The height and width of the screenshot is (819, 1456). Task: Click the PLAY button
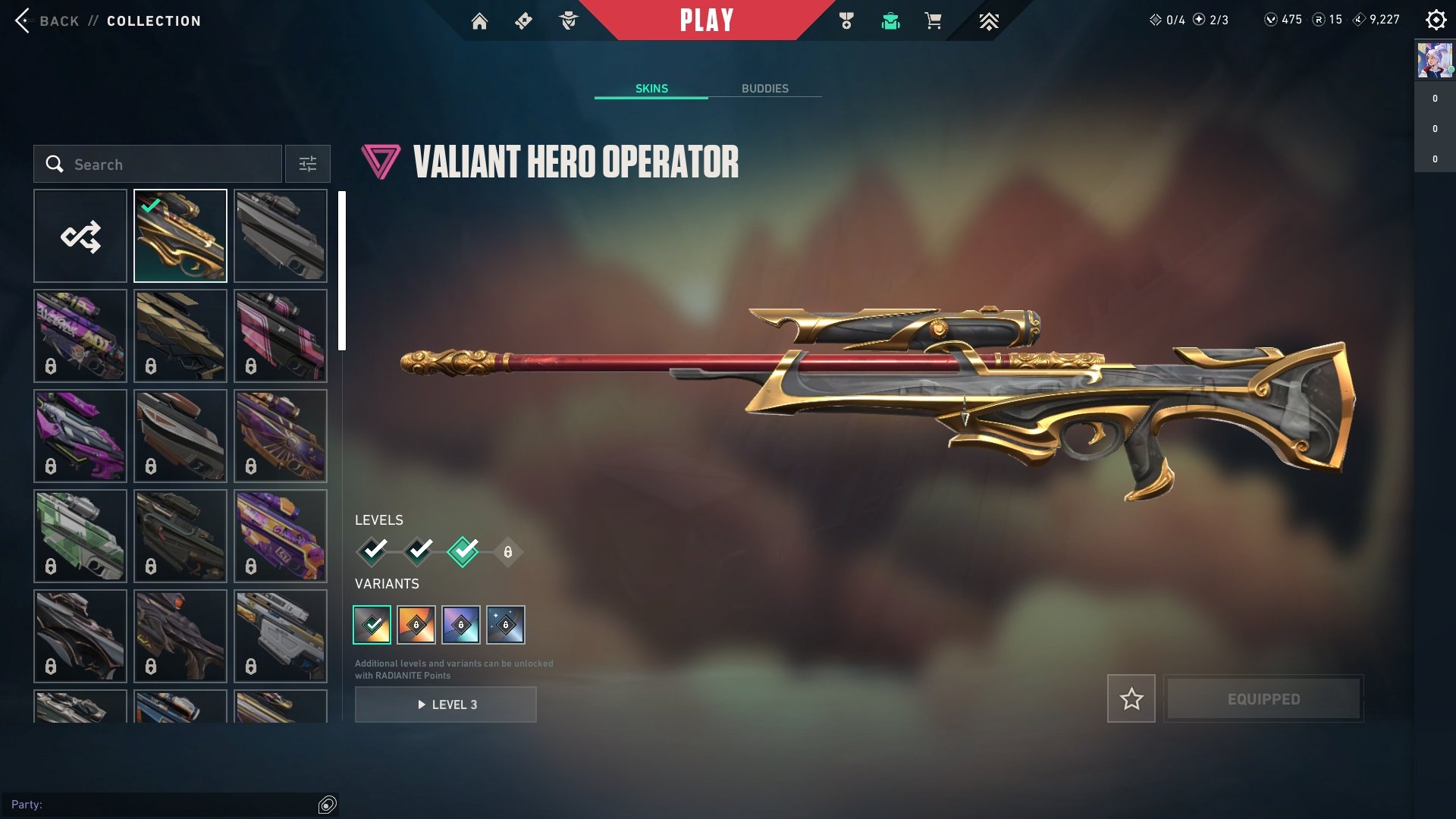click(708, 20)
